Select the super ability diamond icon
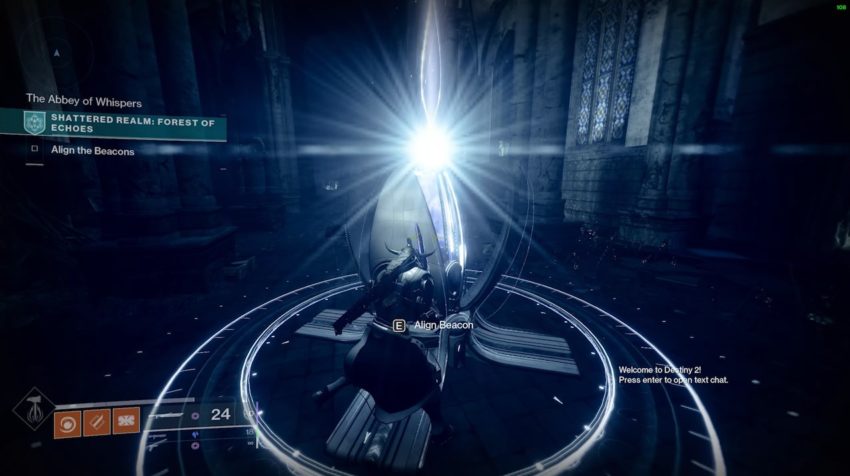 [x=33, y=408]
